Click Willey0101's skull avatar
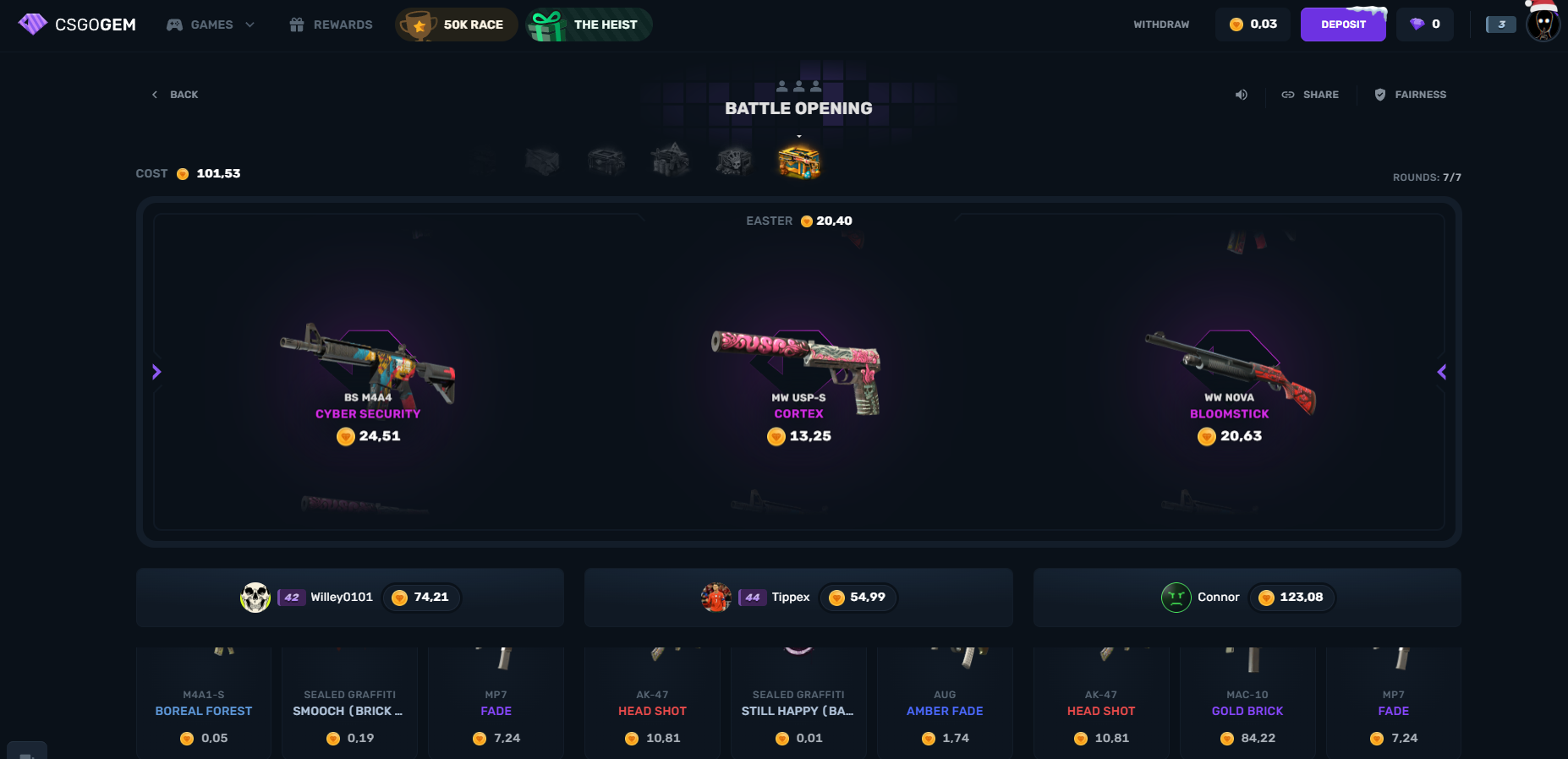Screen dimensions: 1568x759 [255, 598]
